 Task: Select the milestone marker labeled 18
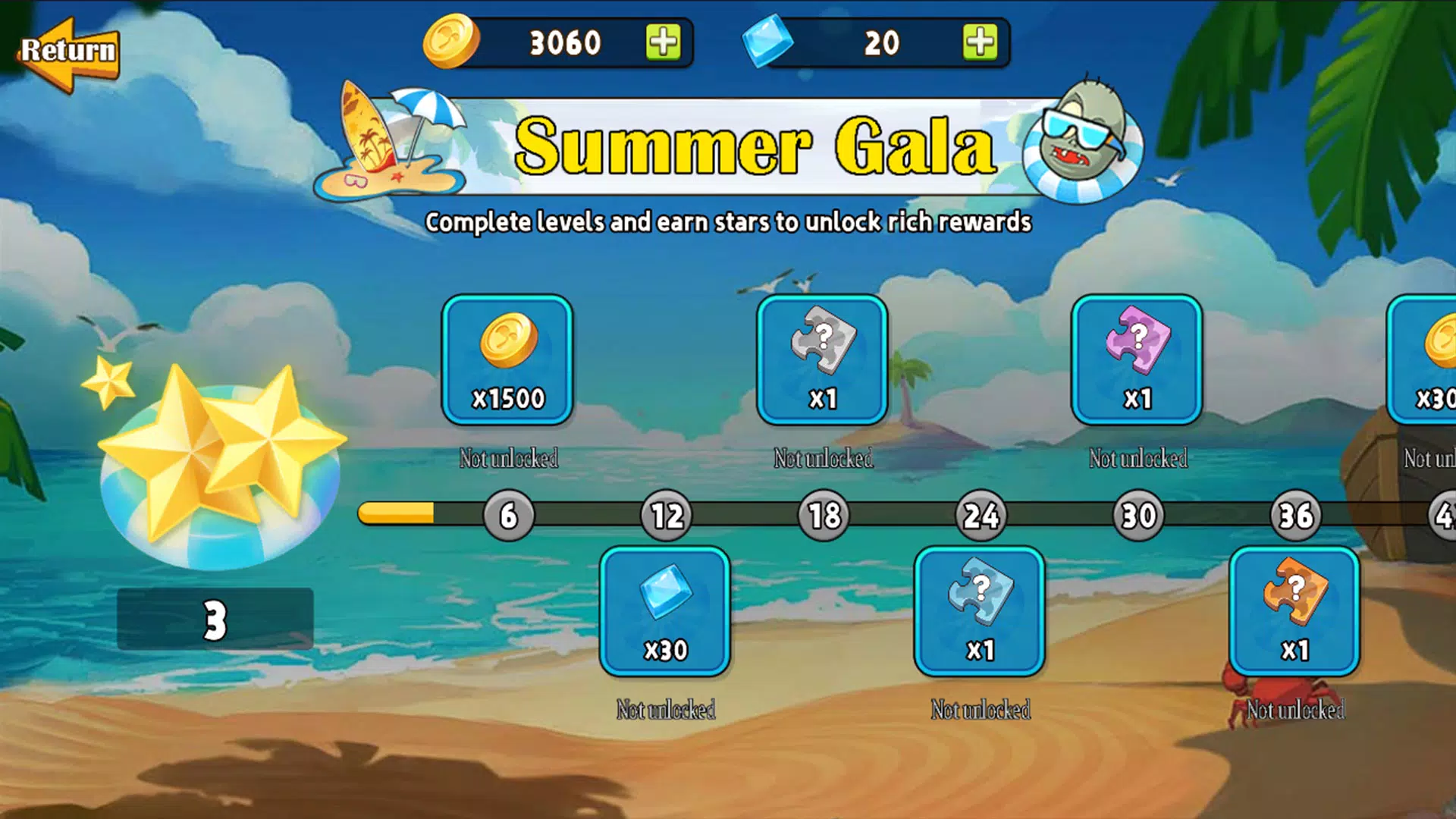pos(823,516)
